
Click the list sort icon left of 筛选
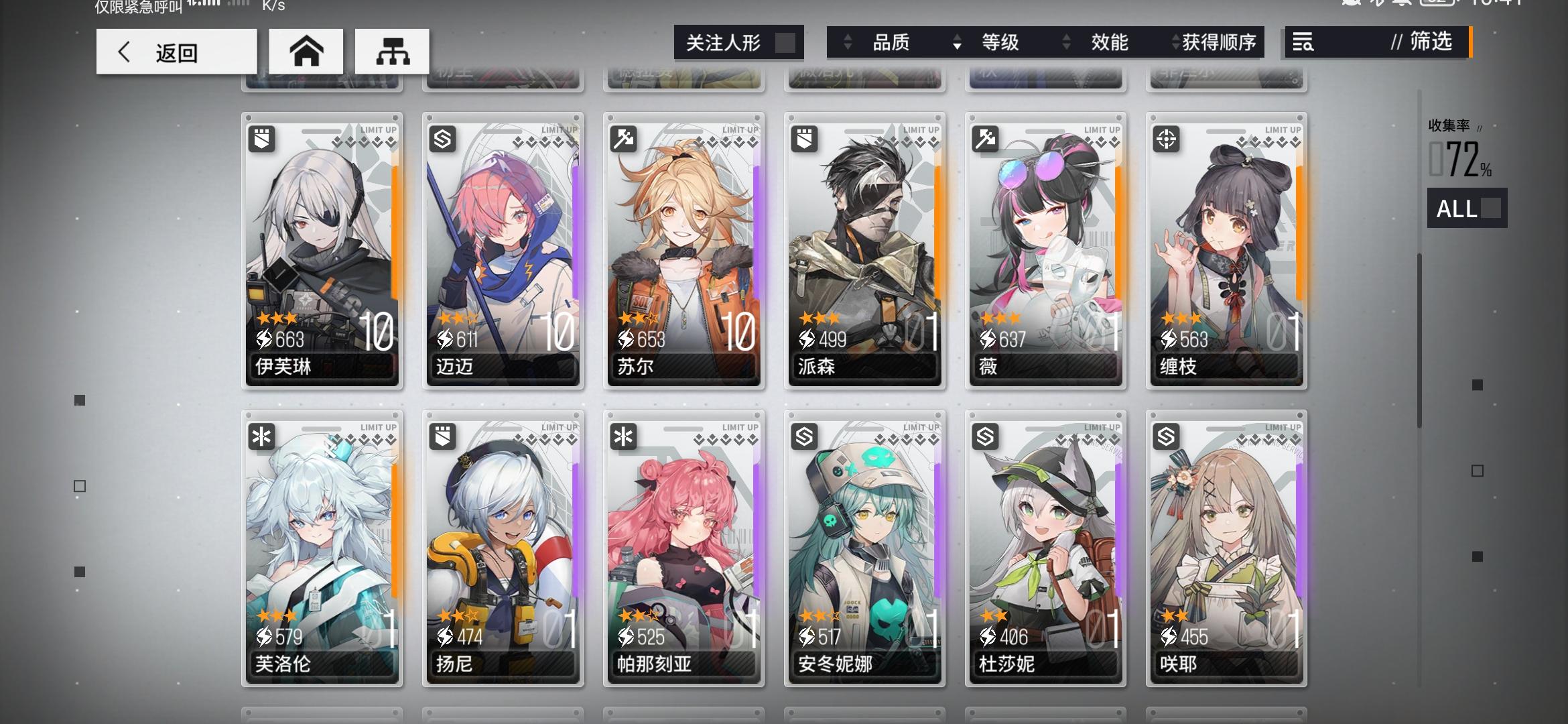(1303, 42)
